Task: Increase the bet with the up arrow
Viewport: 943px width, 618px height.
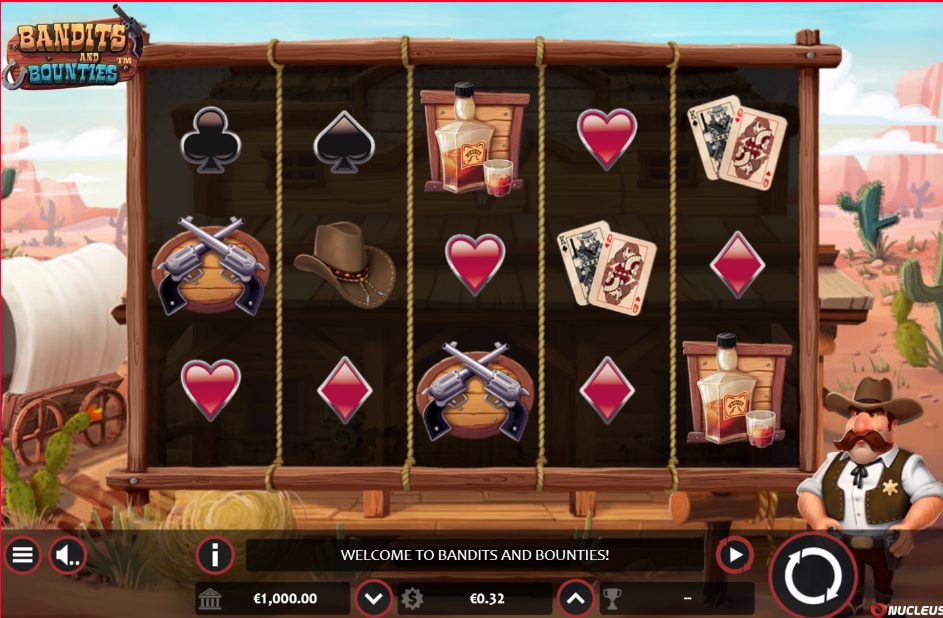Action: point(575,599)
